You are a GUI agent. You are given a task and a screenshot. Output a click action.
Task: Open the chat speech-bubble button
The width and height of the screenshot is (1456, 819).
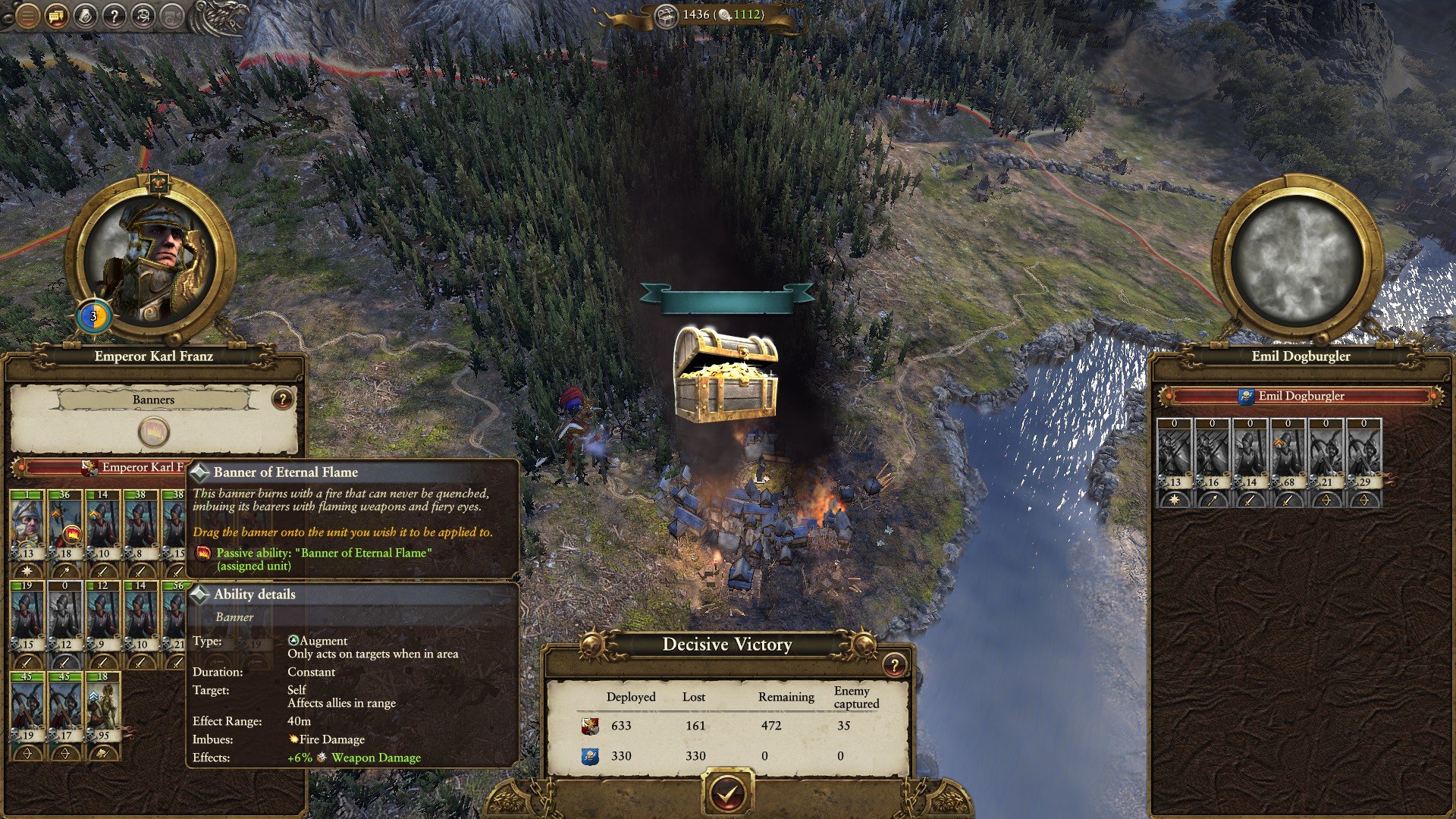pyautogui.click(x=56, y=15)
